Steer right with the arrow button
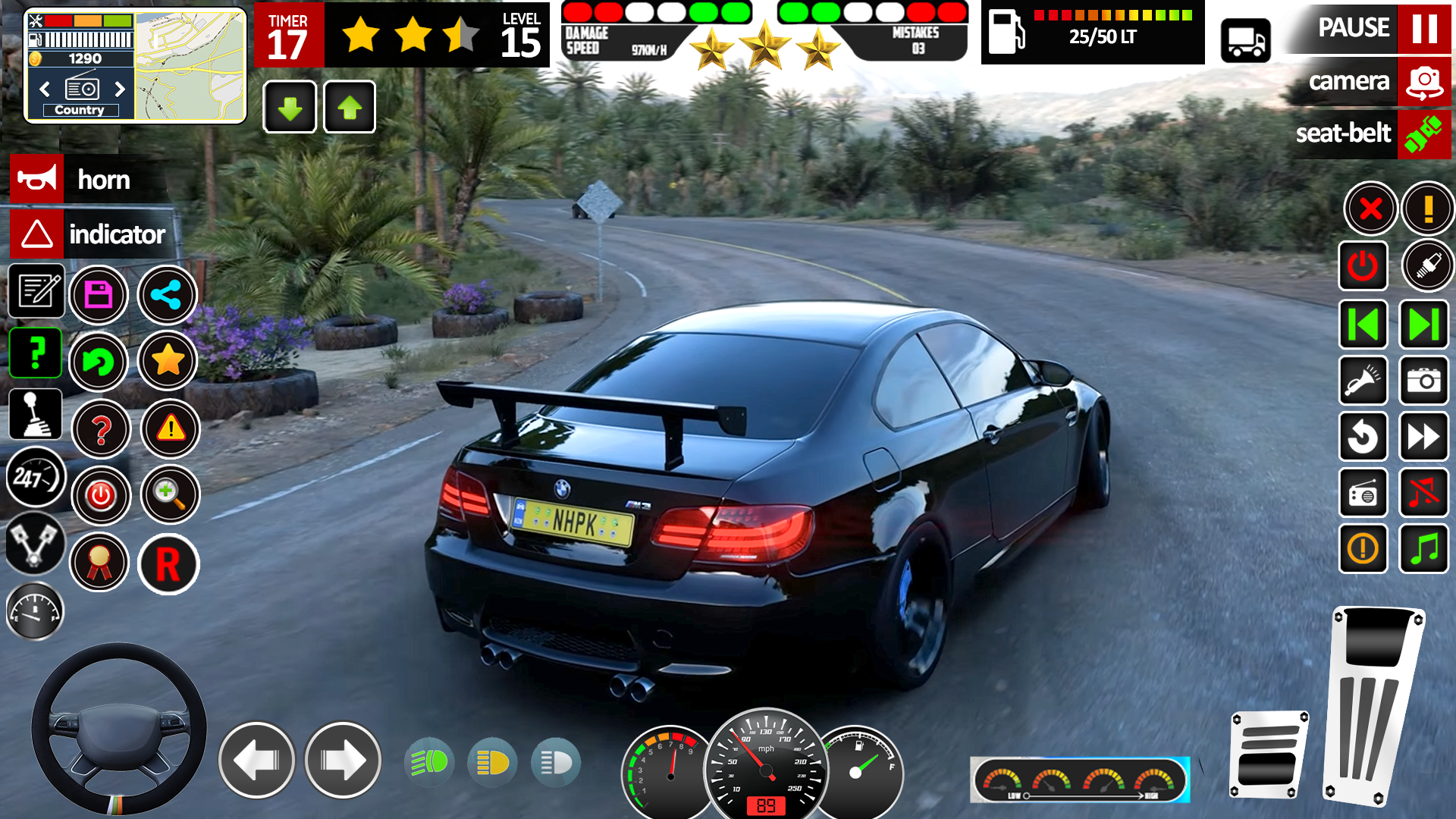 pyautogui.click(x=343, y=760)
